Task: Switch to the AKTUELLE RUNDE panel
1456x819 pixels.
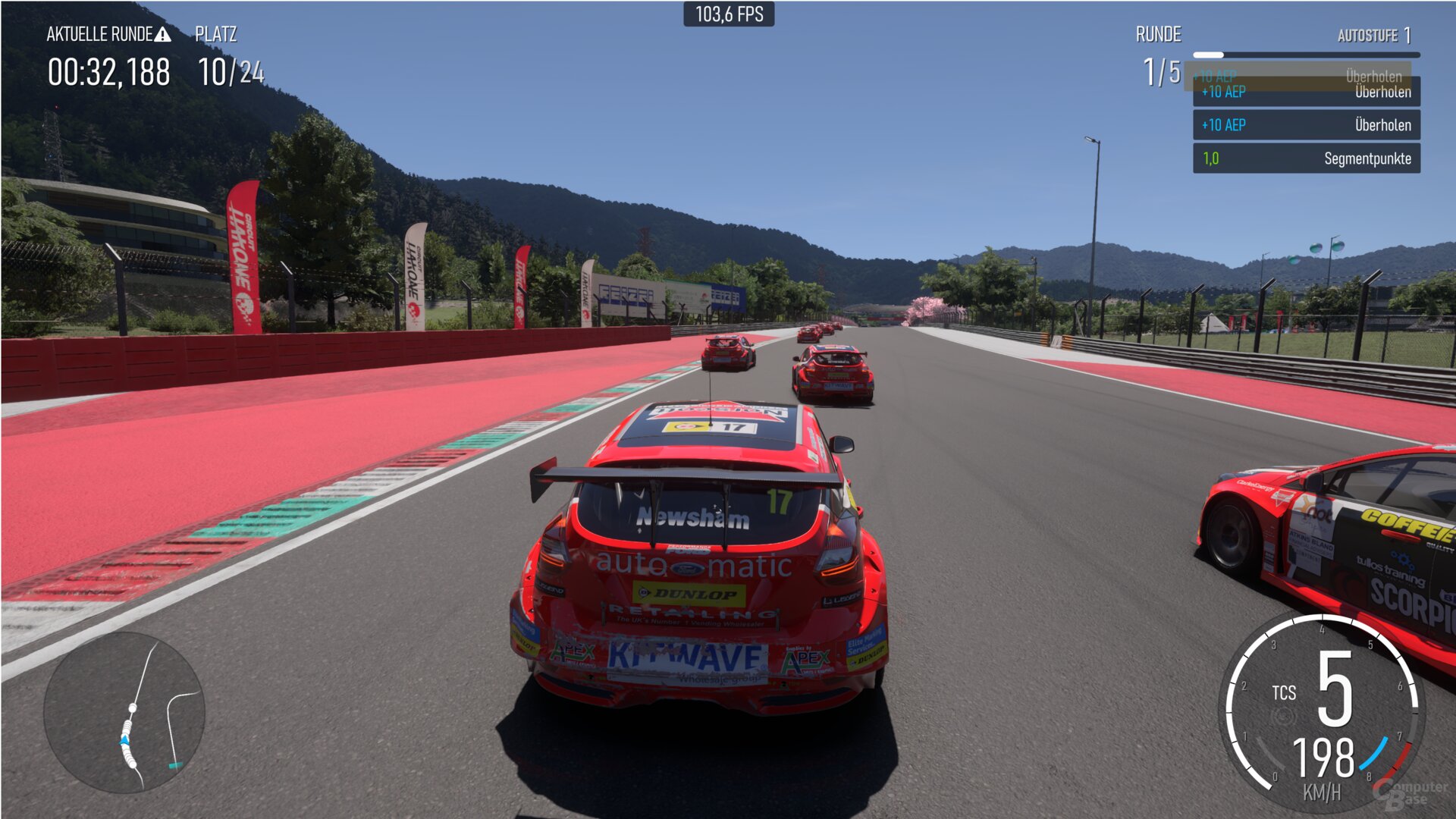Action: coord(99,33)
